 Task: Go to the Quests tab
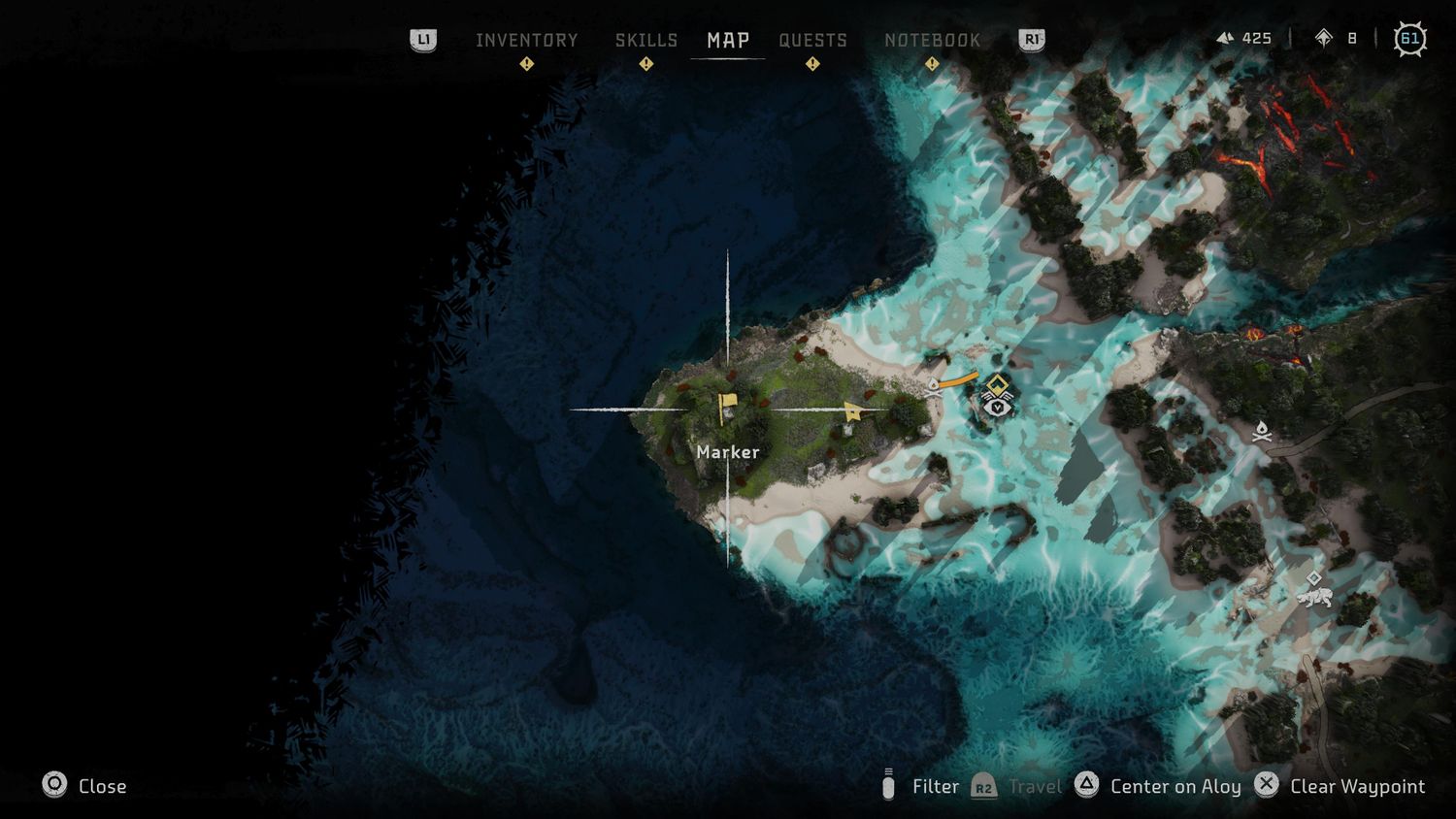point(812,40)
